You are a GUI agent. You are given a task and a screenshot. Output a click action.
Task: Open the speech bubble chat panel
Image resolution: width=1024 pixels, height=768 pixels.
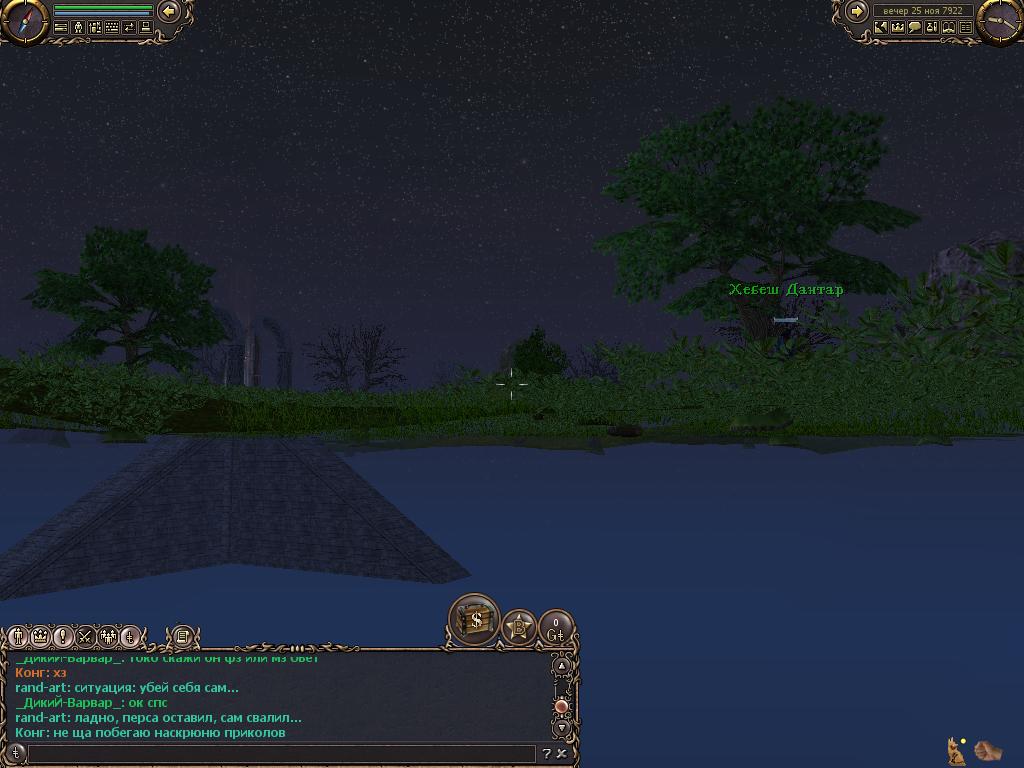[915, 28]
